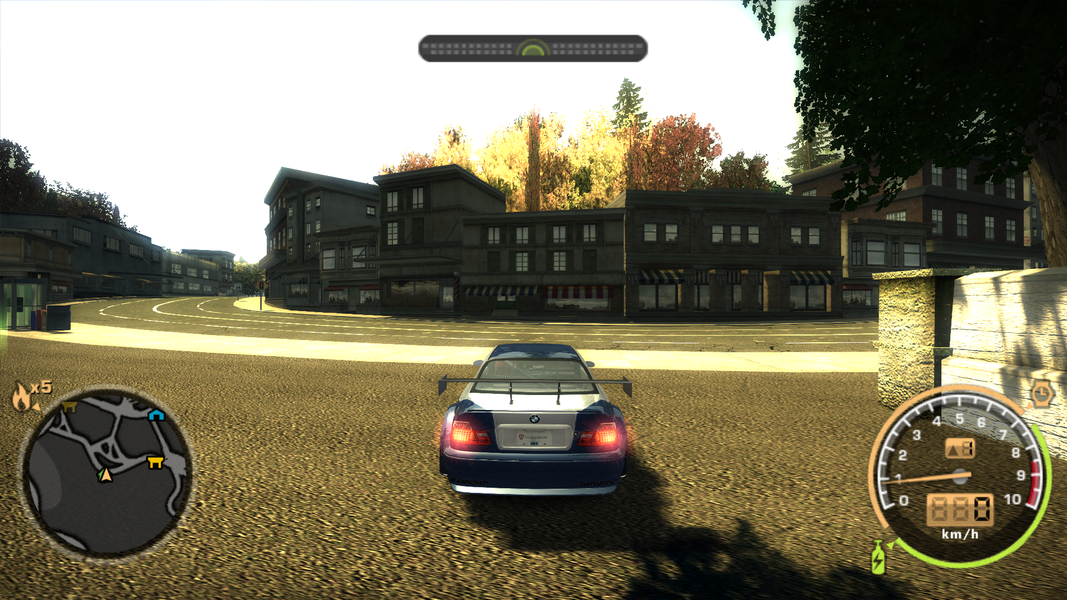The height and width of the screenshot is (600, 1067).
Task: Select the blue safehouse marker on the minimap
Action: [x=156, y=415]
